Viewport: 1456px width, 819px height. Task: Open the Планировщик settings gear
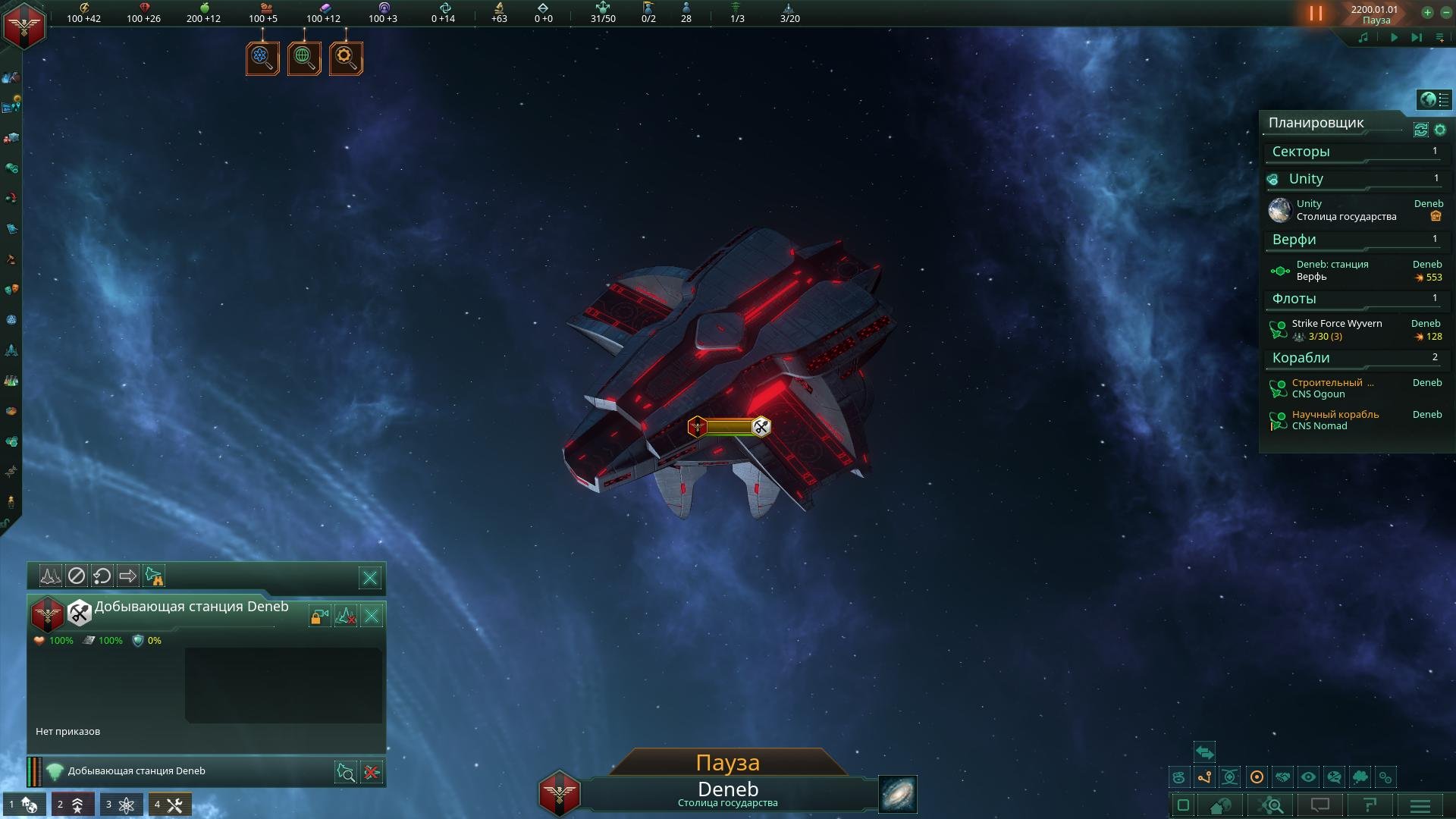(x=1440, y=130)
